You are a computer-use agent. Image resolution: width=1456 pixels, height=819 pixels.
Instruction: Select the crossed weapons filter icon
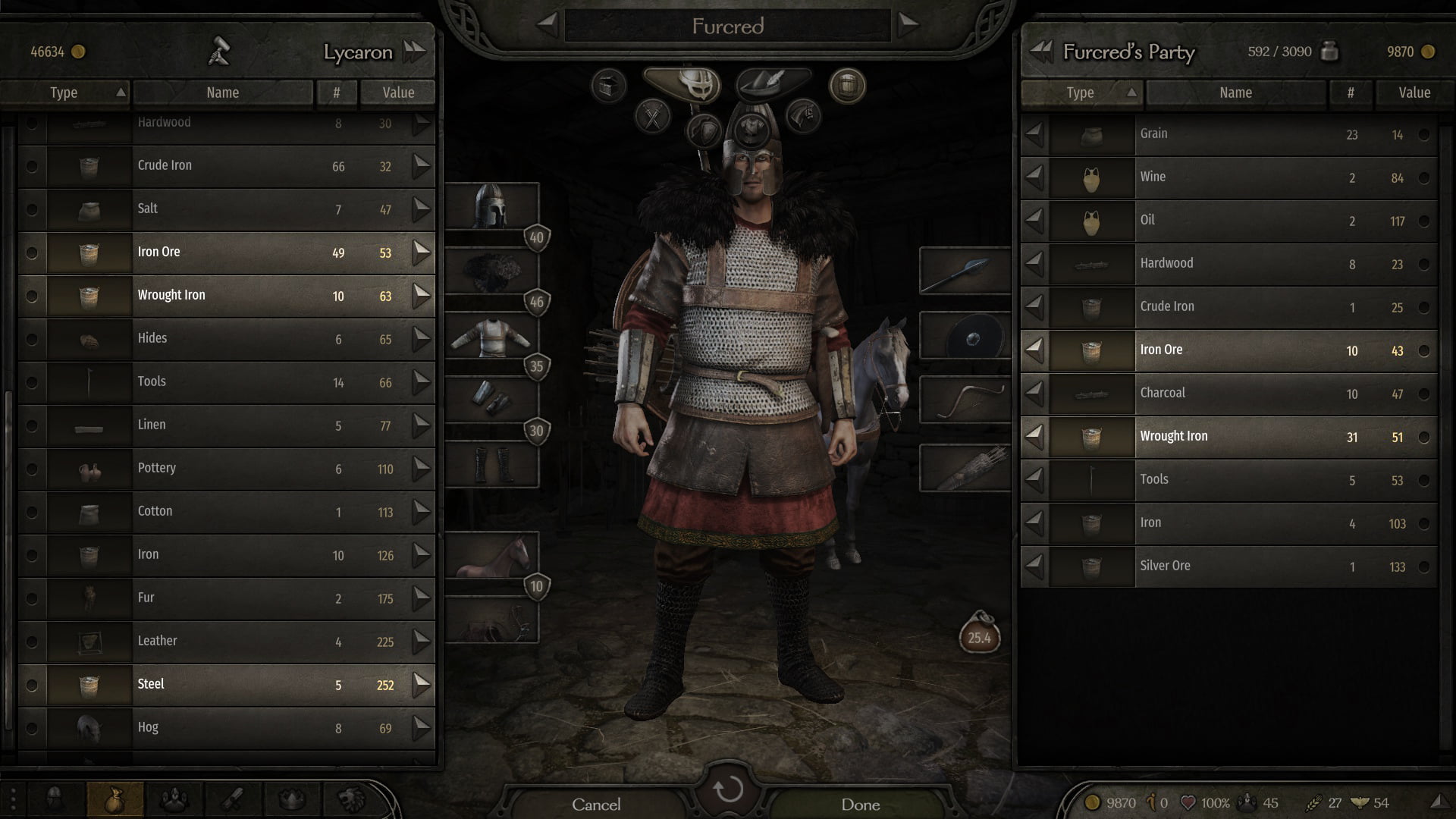click(652, 116)
